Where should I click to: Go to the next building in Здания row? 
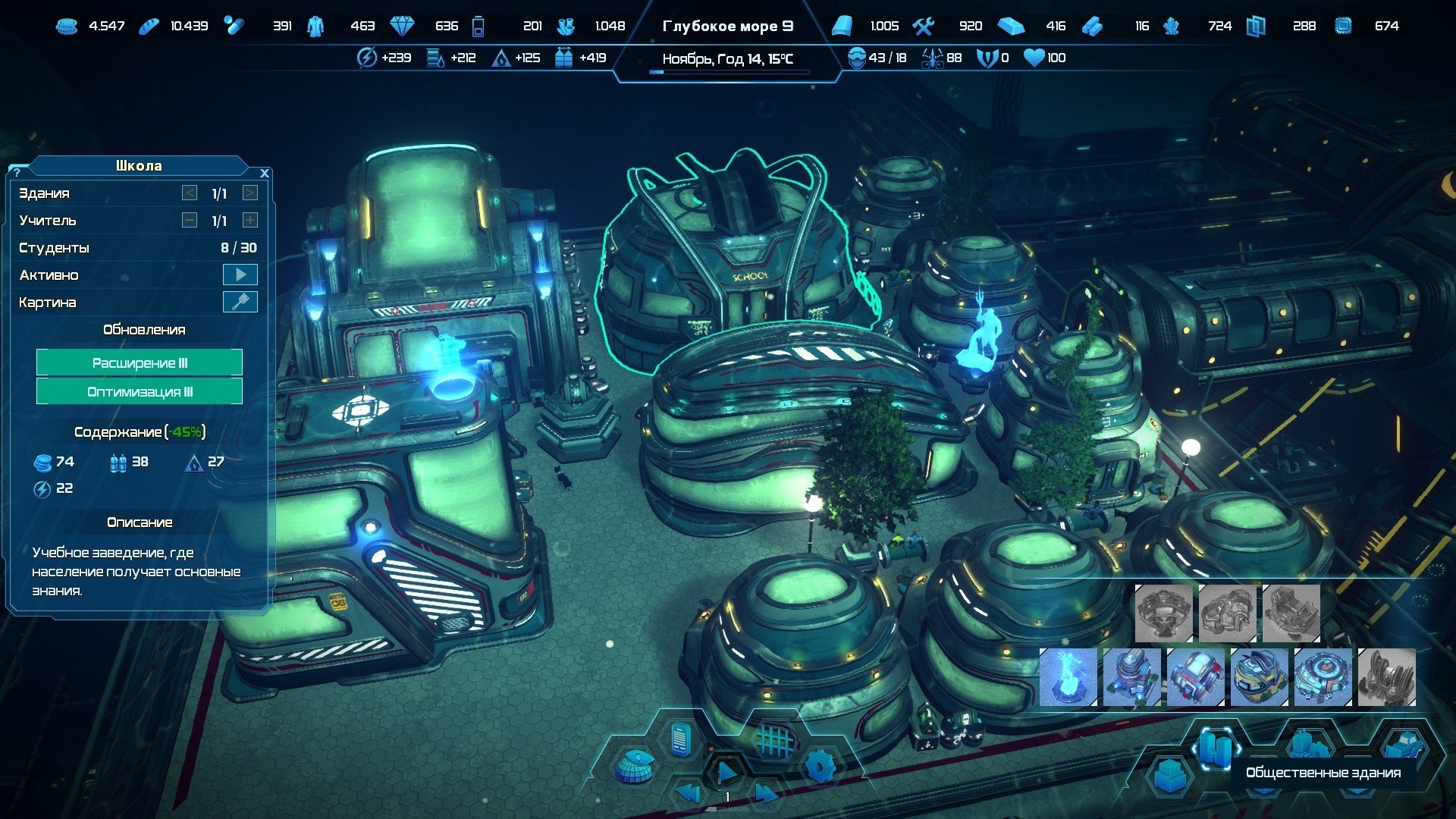pyautogui.click(x=249, y=193)
